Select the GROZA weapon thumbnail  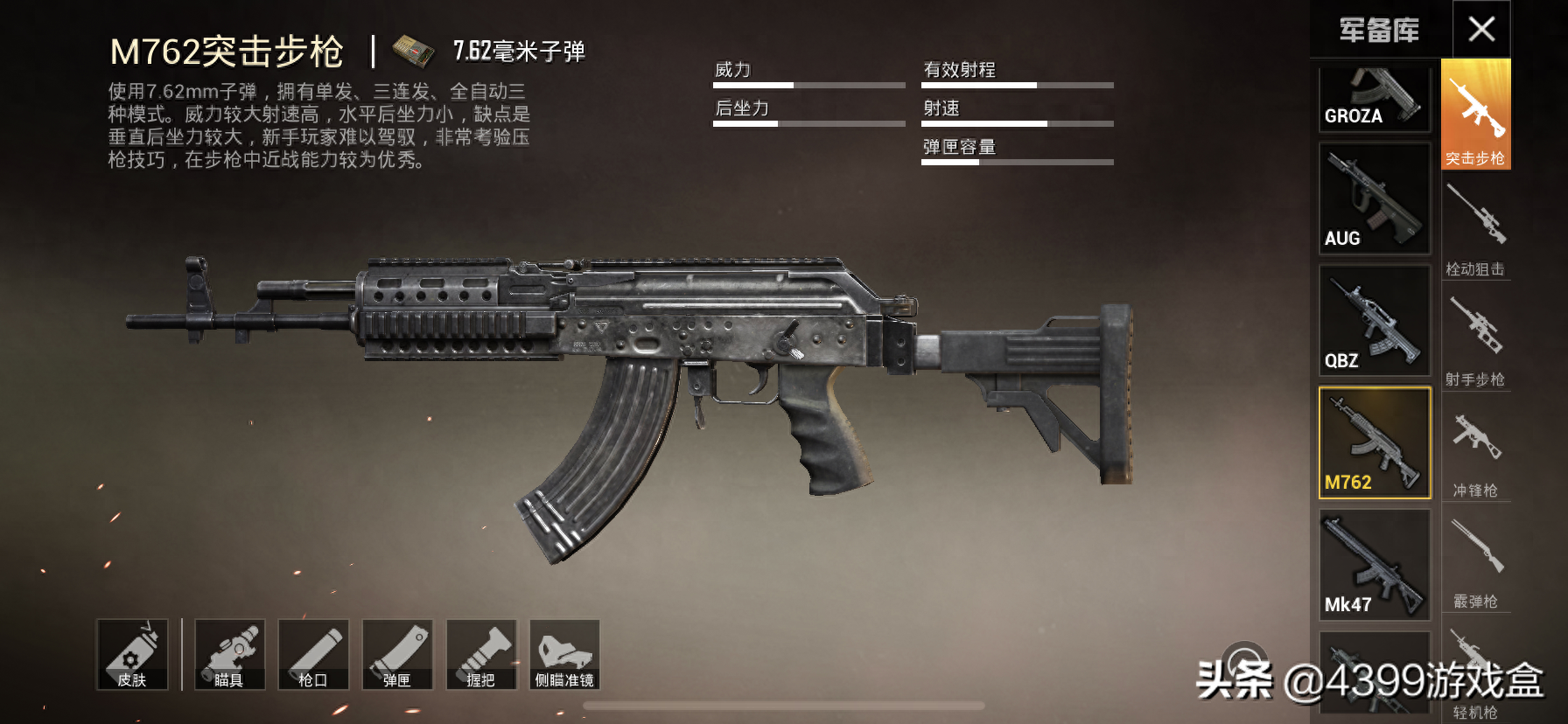[x=1374, y=98]
